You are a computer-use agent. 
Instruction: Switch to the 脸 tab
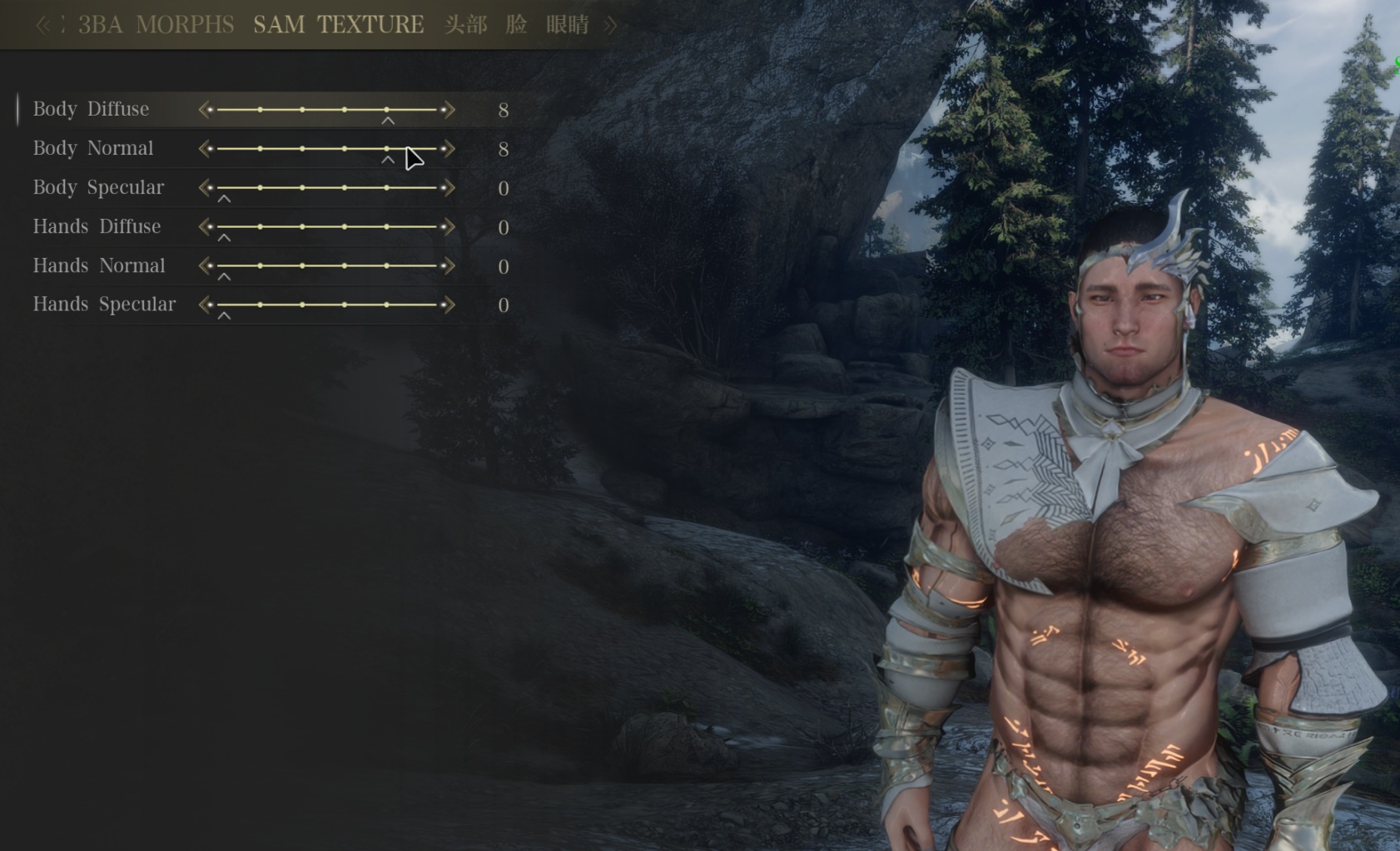pyautogui.click(x=516, y=25)
